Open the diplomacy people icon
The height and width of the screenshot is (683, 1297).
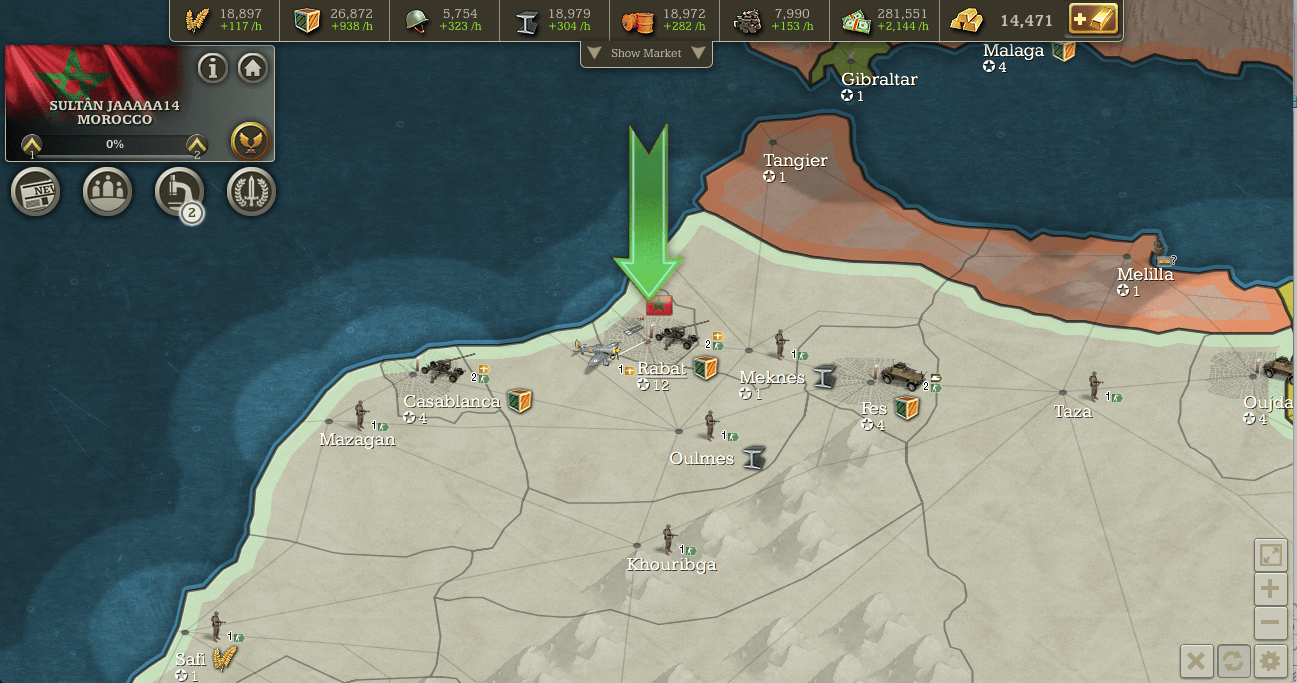108,191
